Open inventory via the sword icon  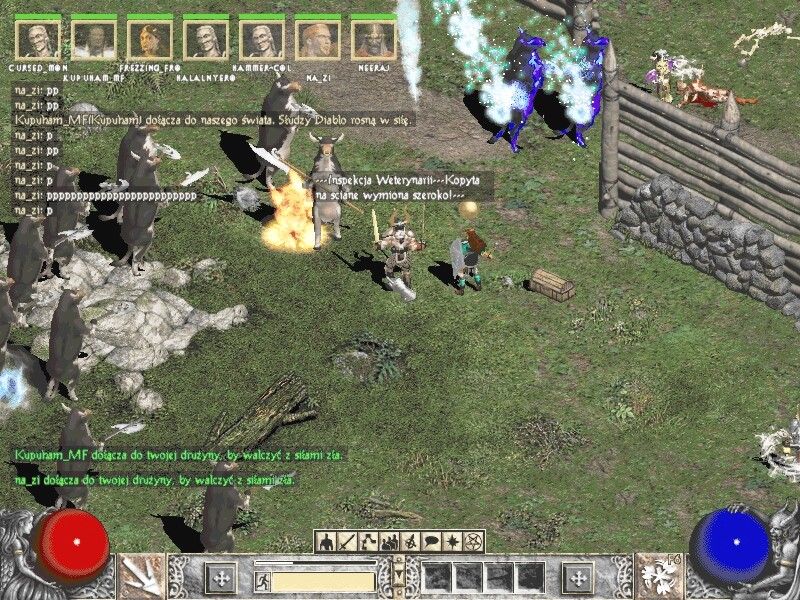click(347, 541)
